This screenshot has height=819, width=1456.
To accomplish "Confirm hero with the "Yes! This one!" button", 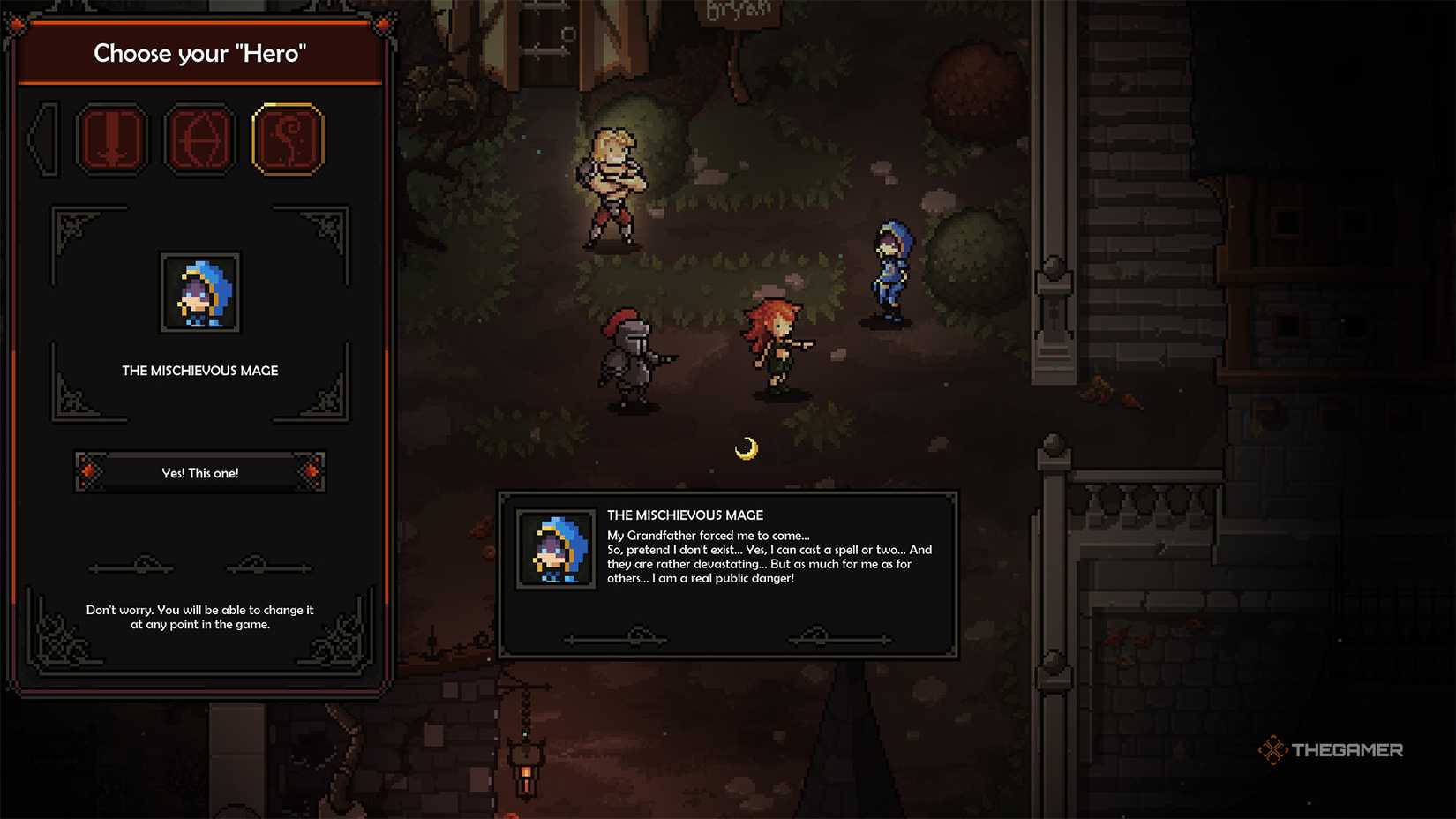I will coord(199,472).
